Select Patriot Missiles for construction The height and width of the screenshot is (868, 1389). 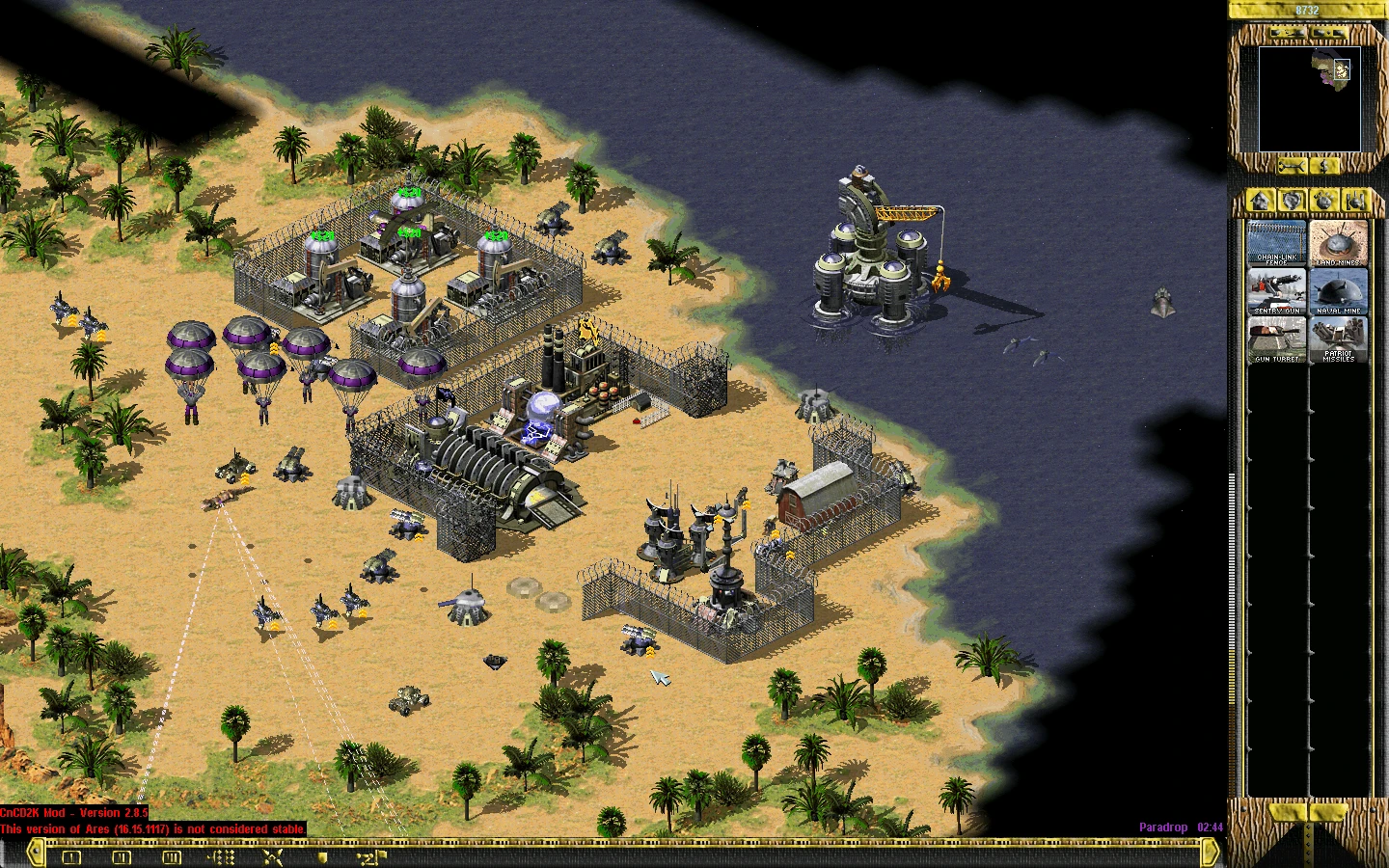pos(1338,339)
